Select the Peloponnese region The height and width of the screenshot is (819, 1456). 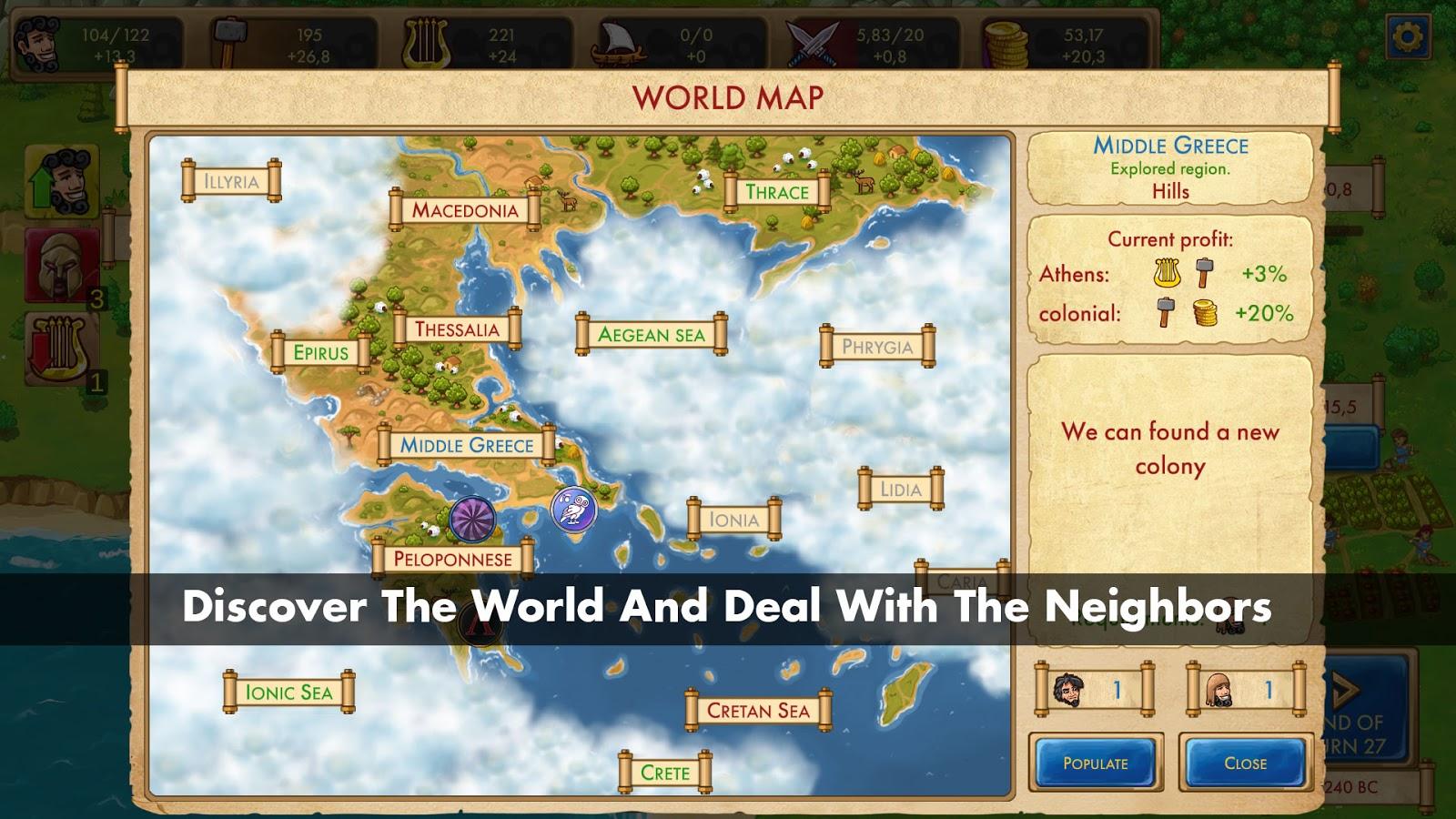pyautogui.click(x=452, y=559)
